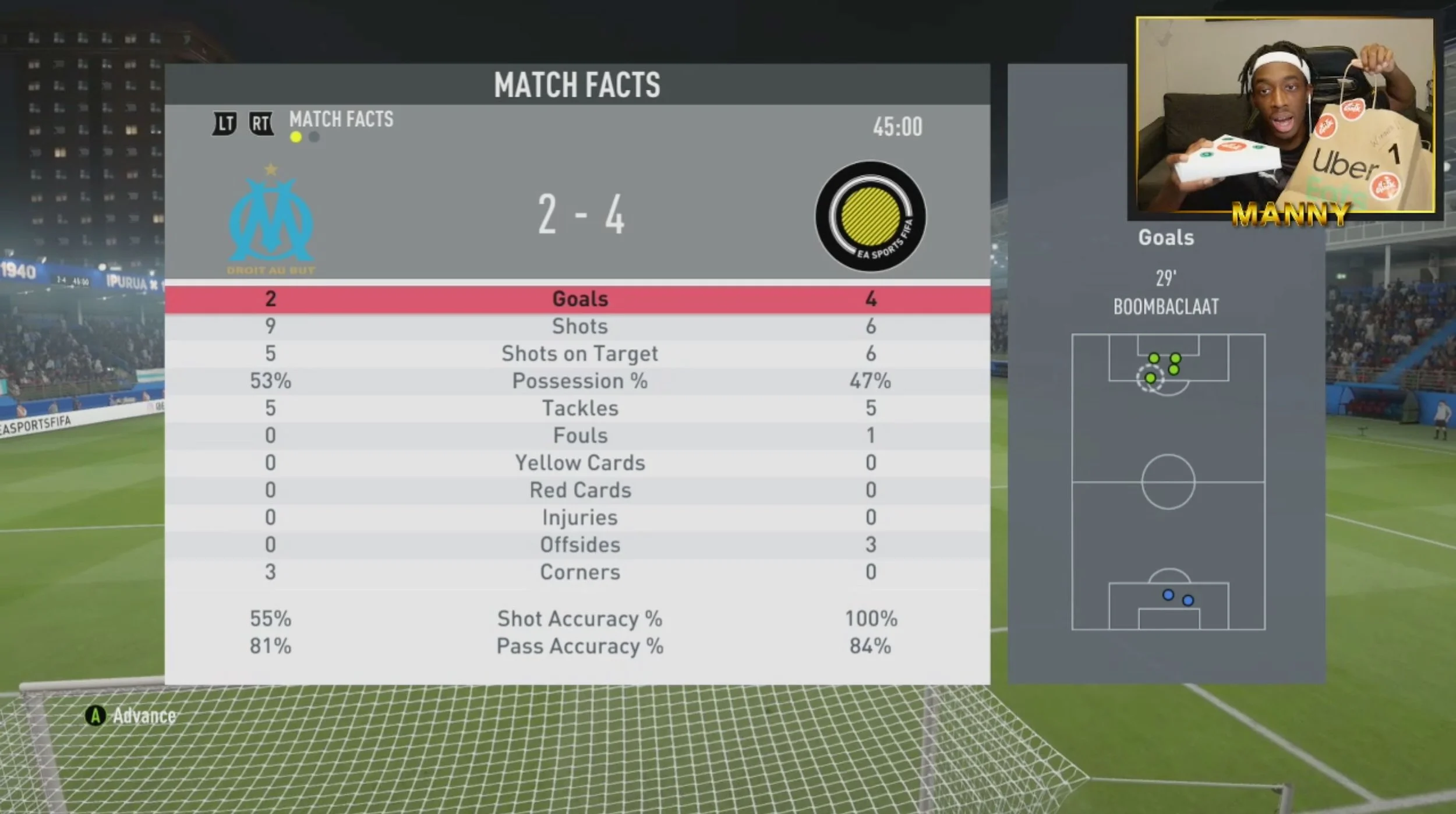Select the Yellow Cards row
The image size is (1456, 814).
click(579, 463)
